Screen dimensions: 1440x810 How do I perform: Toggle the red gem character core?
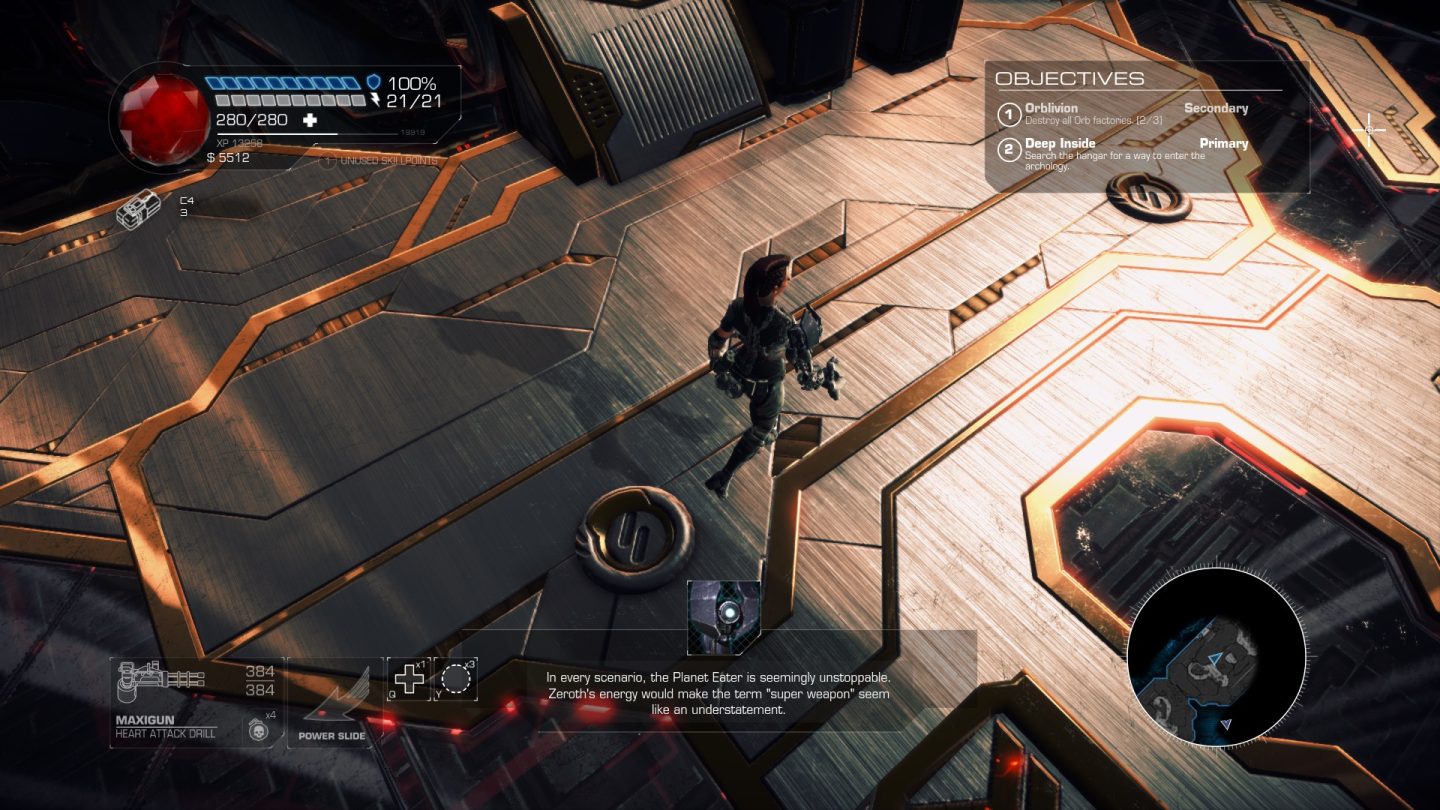160,110
